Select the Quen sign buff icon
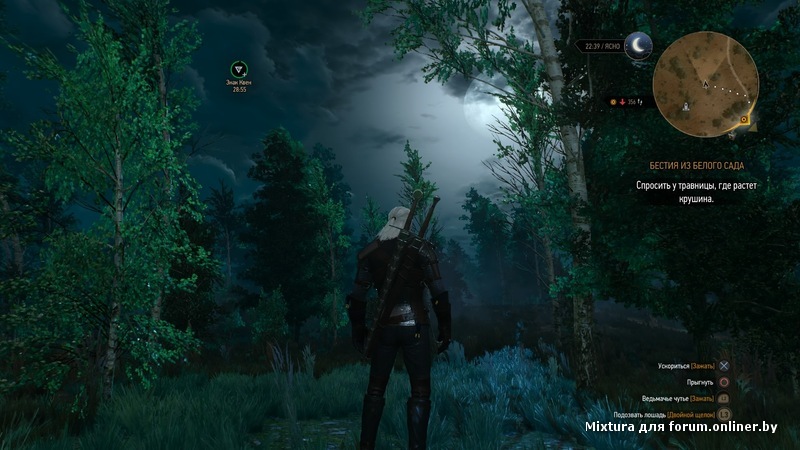Screen dimensions: 800x450 click(x=239, y=69)
